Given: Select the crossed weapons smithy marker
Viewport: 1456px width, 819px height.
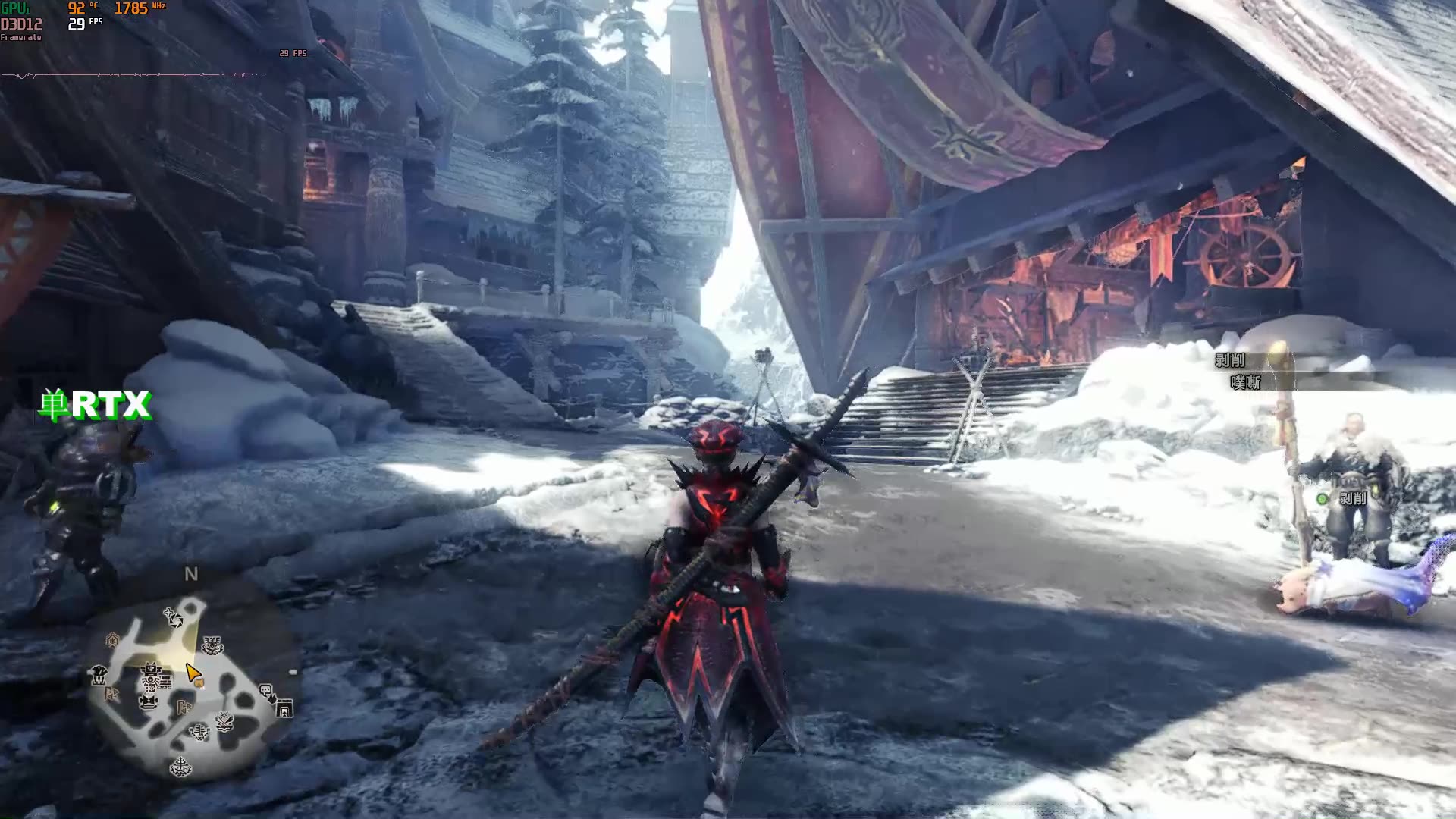Looking at the screenshot, I should click(x=224, y=721).
